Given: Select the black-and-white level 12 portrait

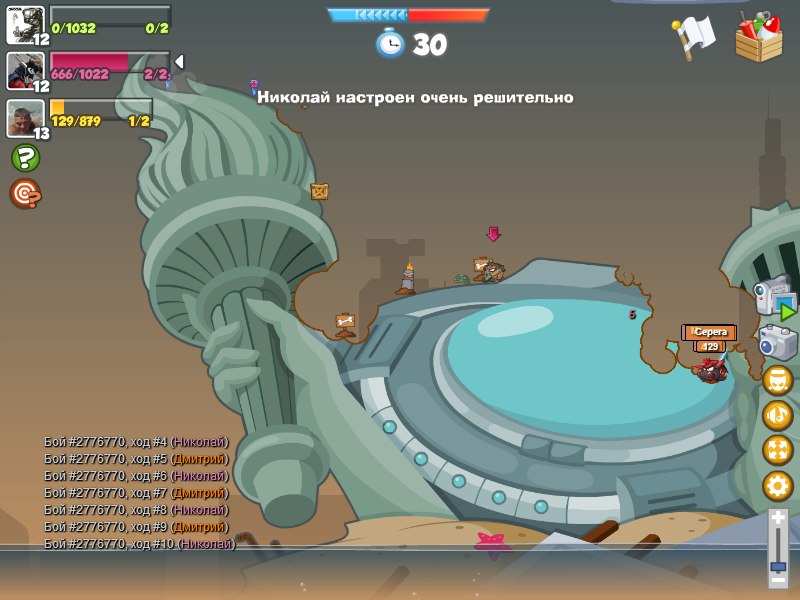Looking at the screenshot, I should click(x=25, y=24).
